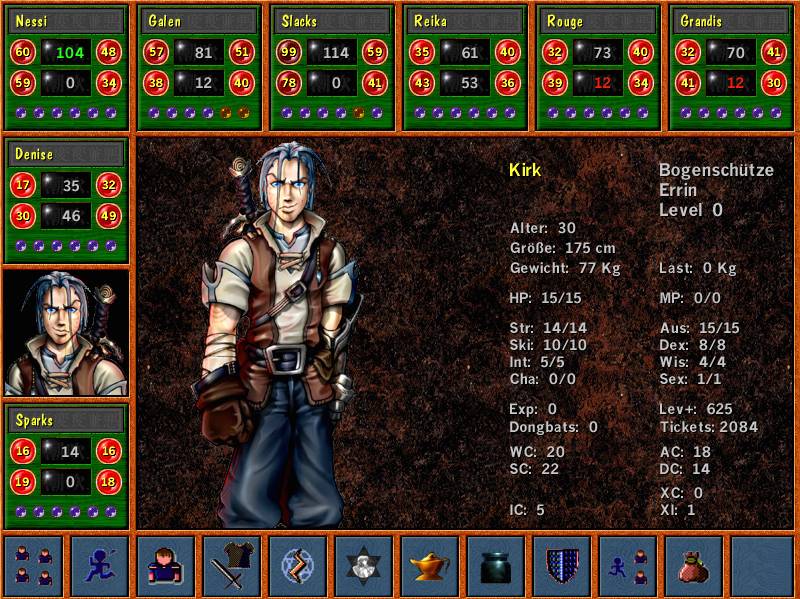Select Nessi's party panel
Screen dimensions: 800x599
coord(67,67)
